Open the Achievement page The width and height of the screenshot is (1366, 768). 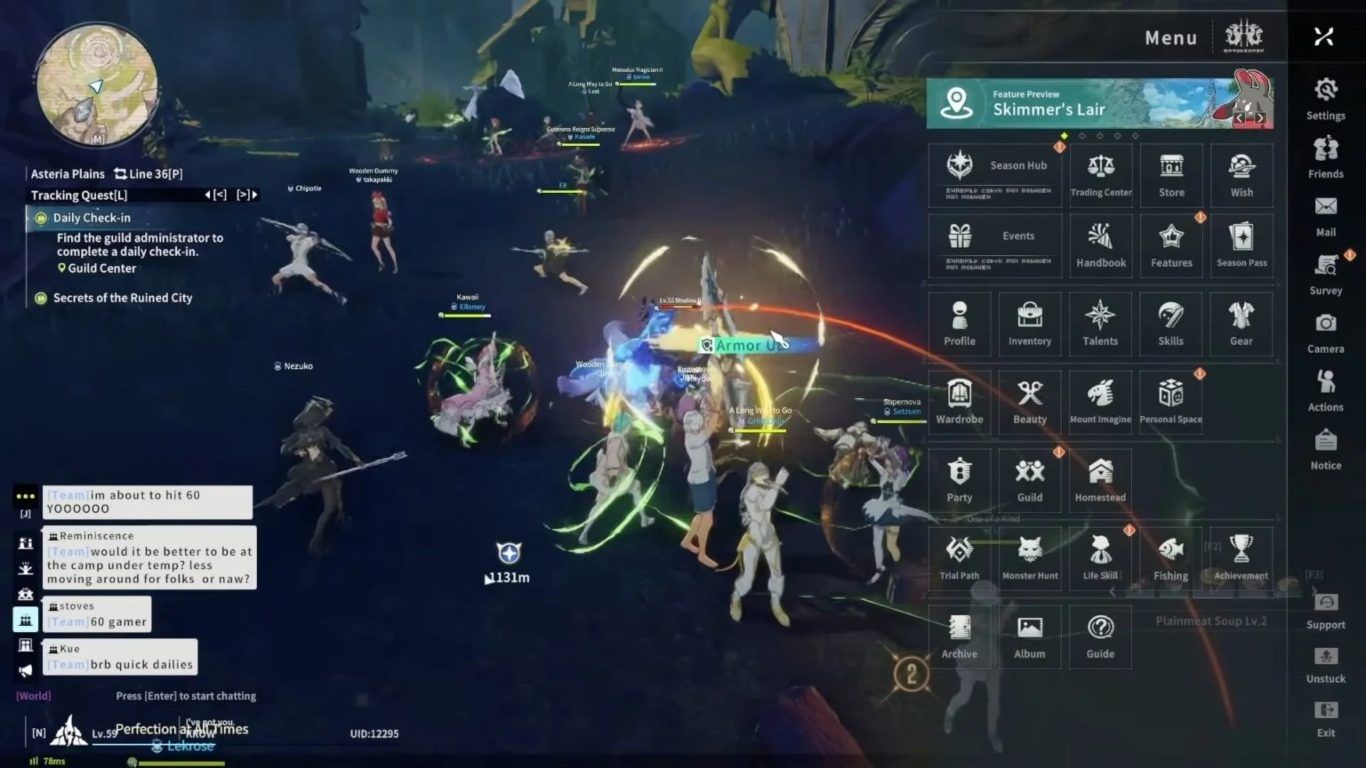[x=1241, y=558]
